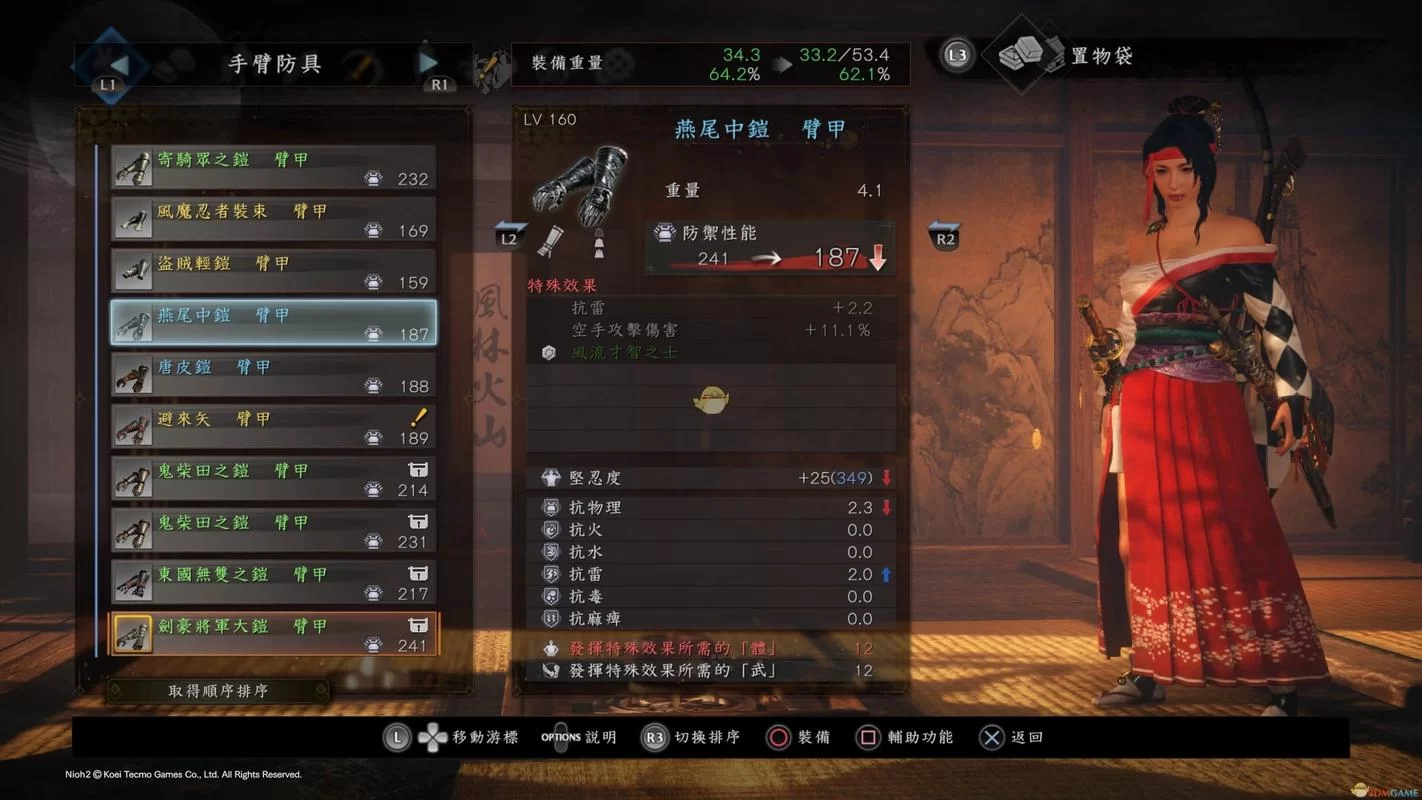
Task: Change sorting via 取得順序排序 bar
Action: (x=218, y=691)
